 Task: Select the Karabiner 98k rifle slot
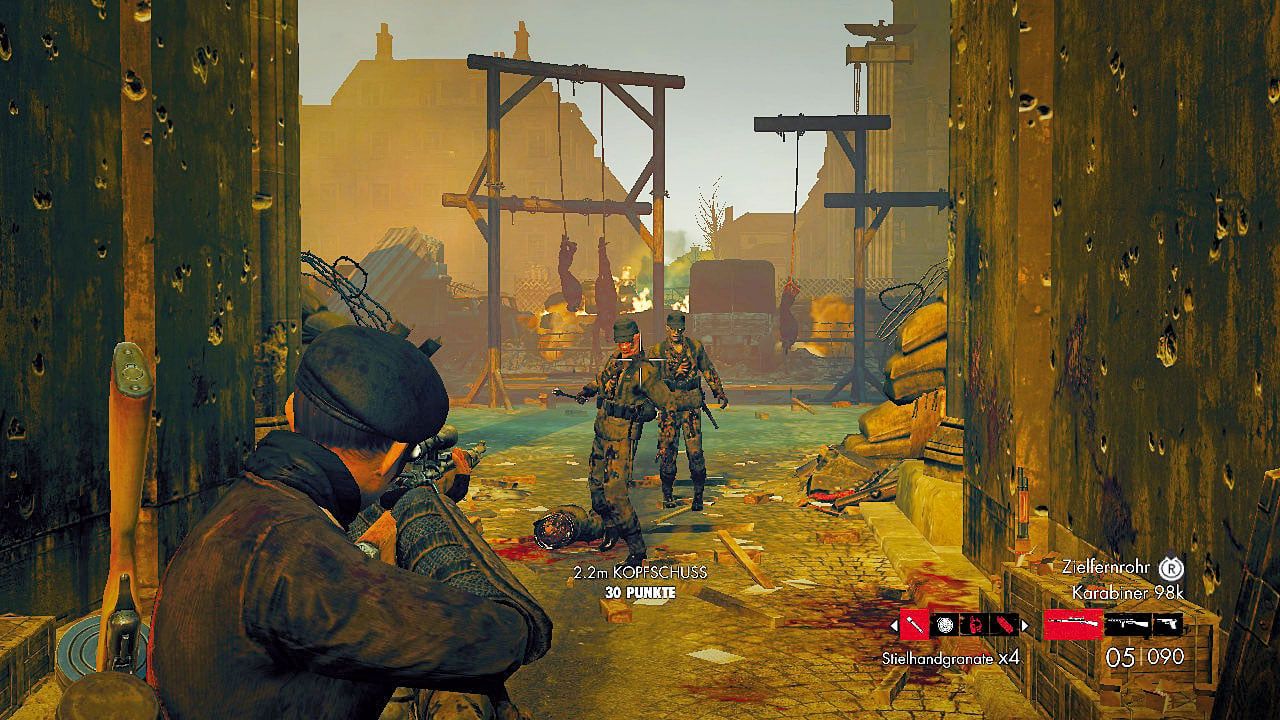tap(1073, 625)
